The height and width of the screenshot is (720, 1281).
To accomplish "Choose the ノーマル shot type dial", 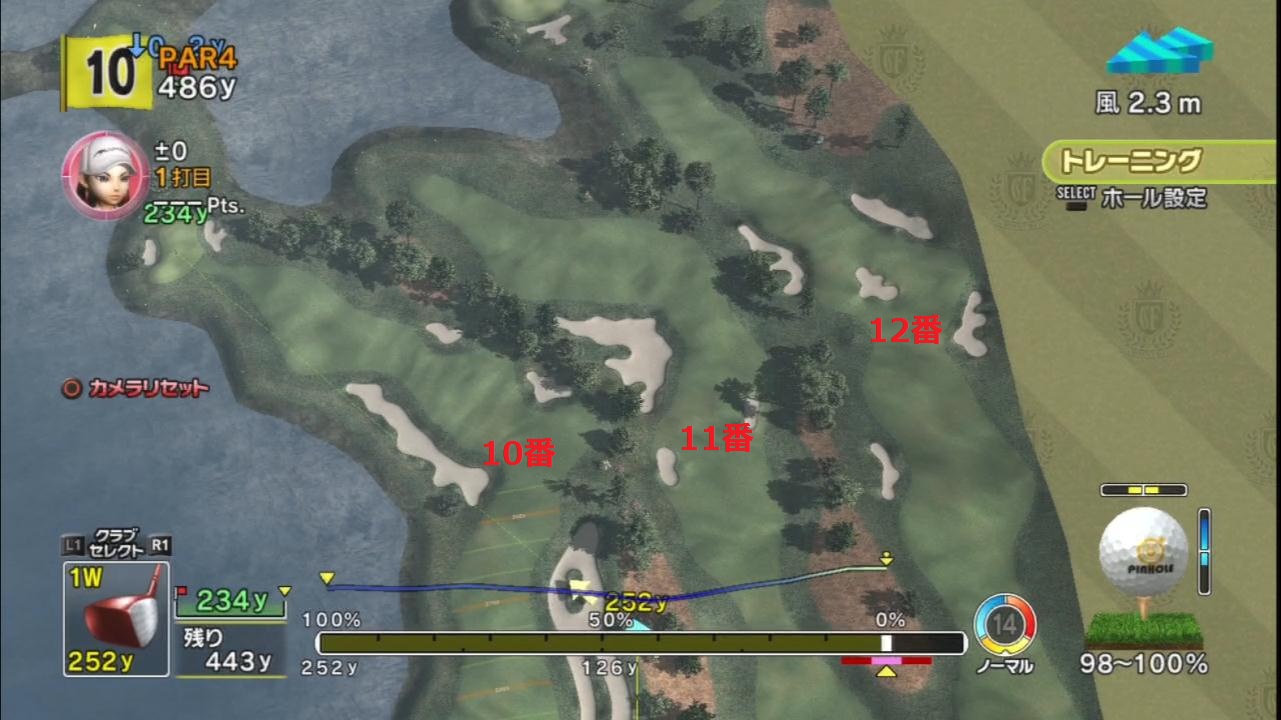I will 1004,626.
